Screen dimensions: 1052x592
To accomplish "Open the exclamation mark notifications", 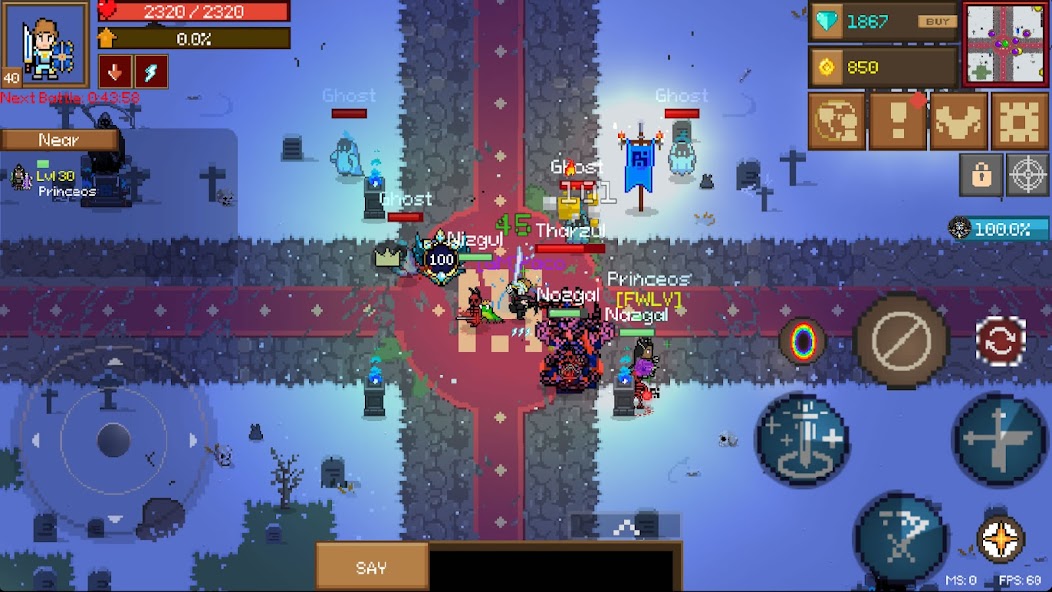I will [897, 122].
